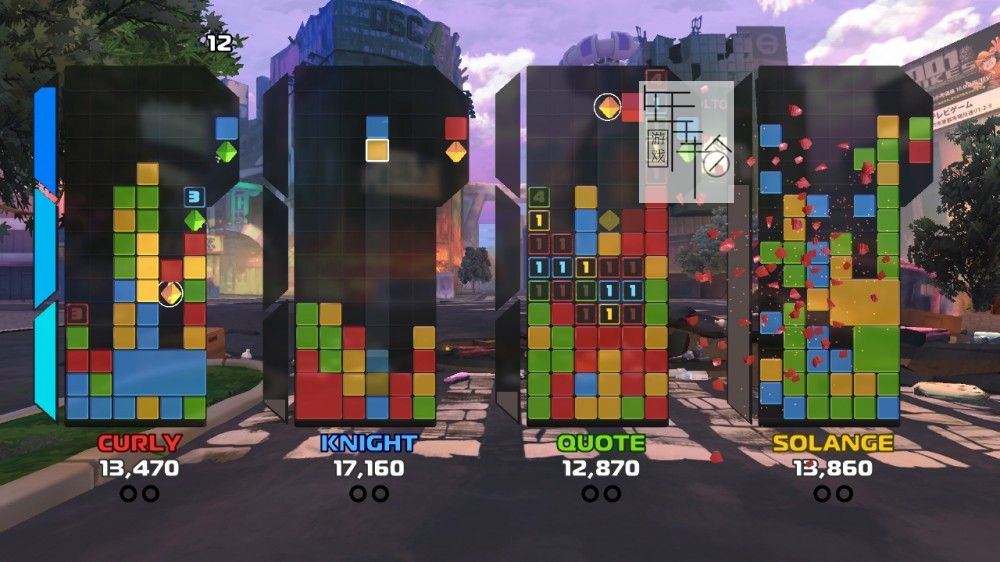
Task: Select the KNIGHT player name label
Action: [369, 443]
